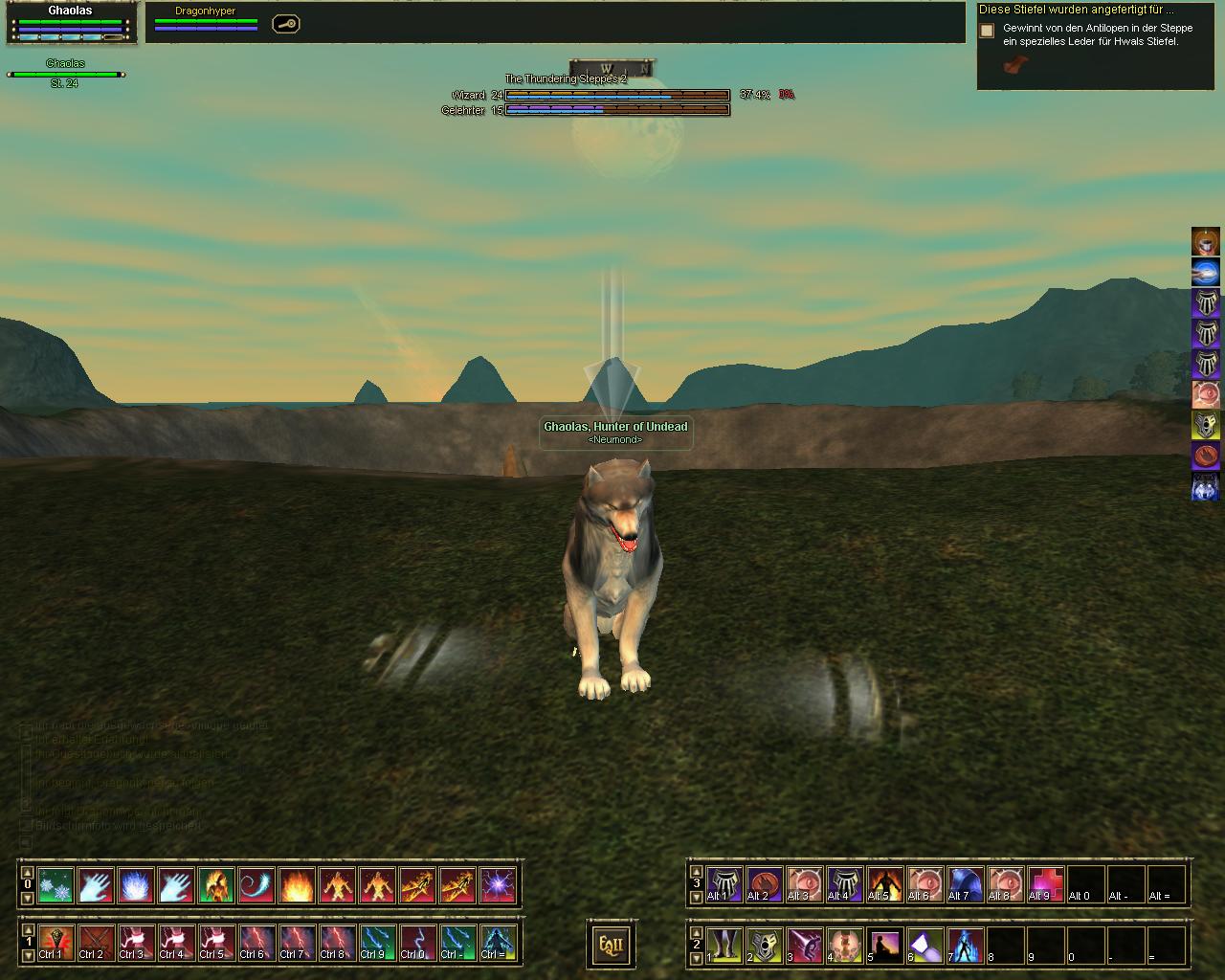Select the wolf form buff icon
The height and width of the screenshot is (980, 1225).
[x=1205, y=487]
